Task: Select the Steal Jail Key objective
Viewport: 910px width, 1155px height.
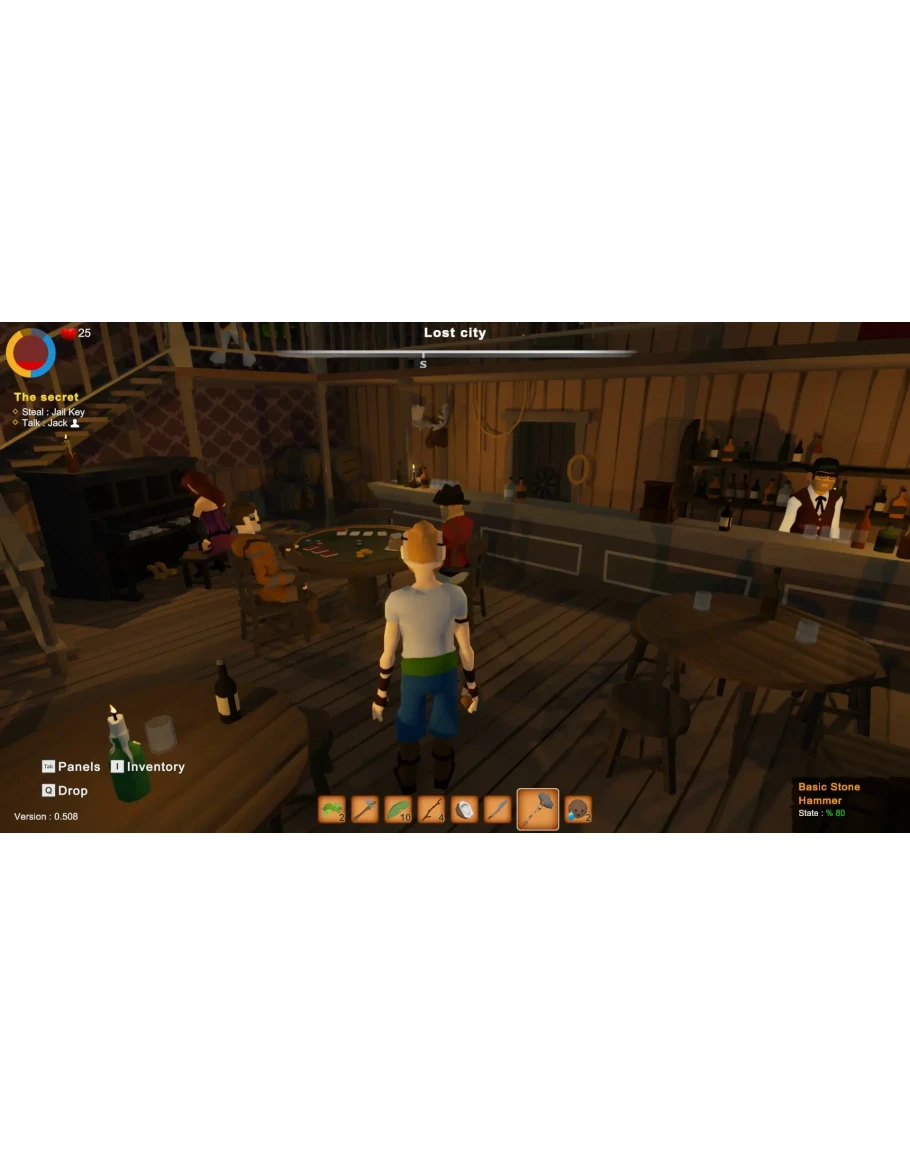Action: [x=53, y=412]
